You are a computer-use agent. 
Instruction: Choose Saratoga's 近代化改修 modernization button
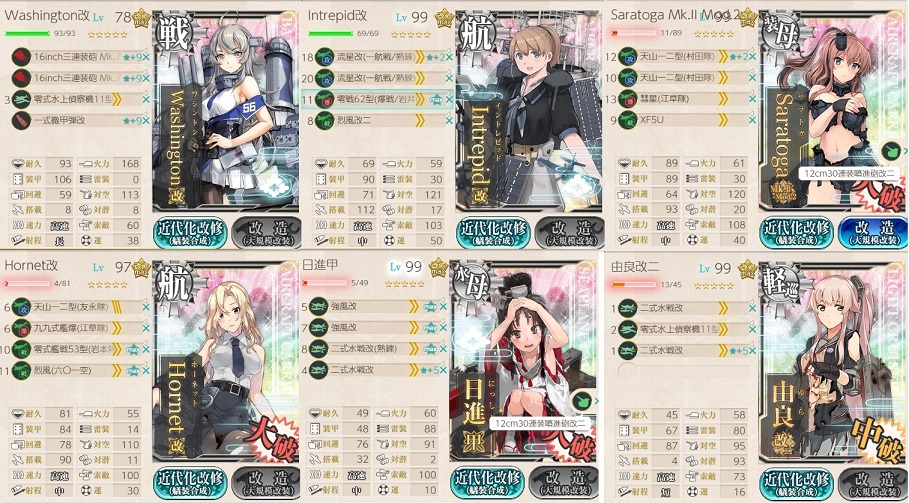(796, 233)
